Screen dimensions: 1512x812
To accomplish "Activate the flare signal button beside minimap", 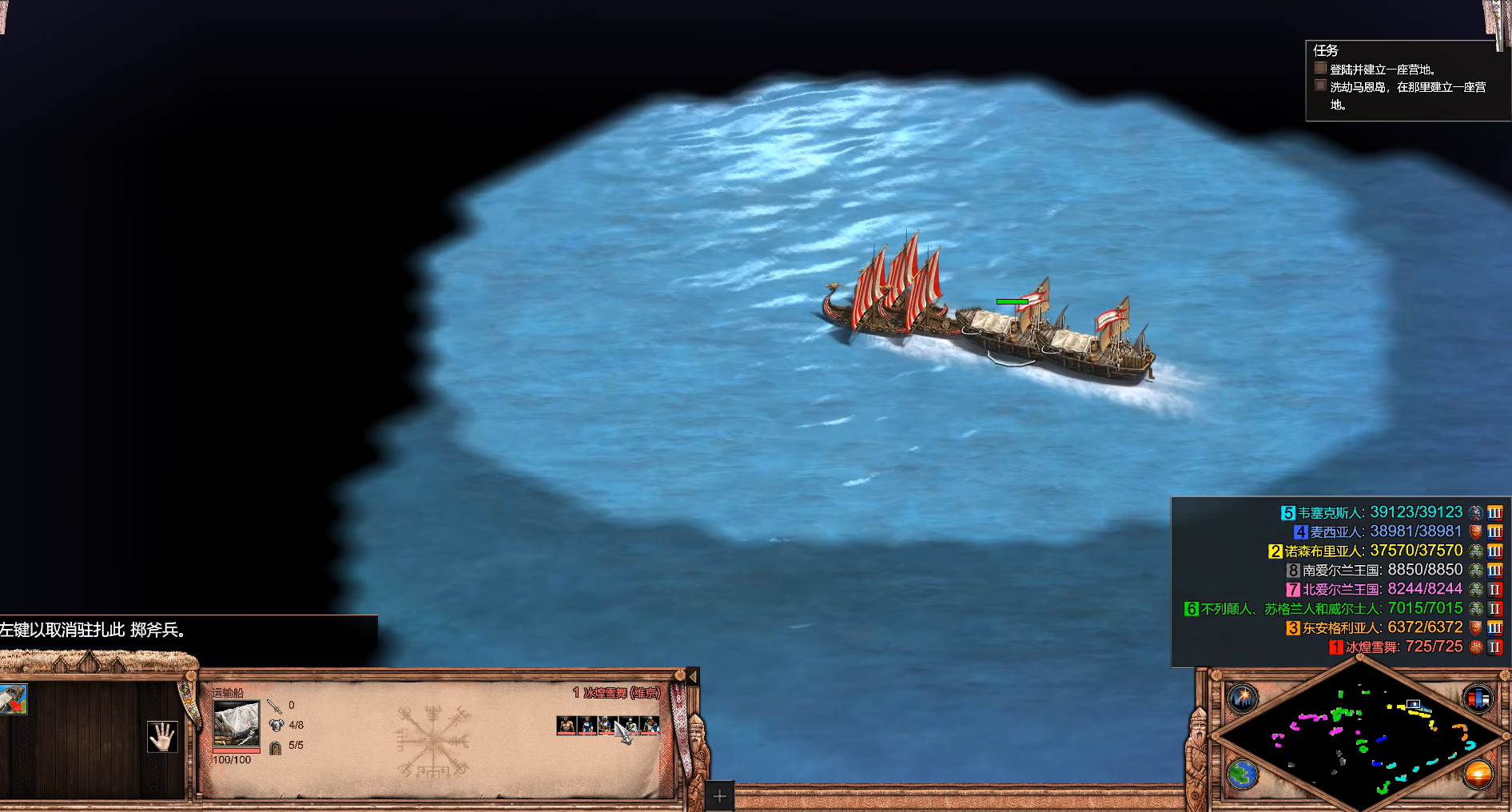I will tap(1243, 698).
